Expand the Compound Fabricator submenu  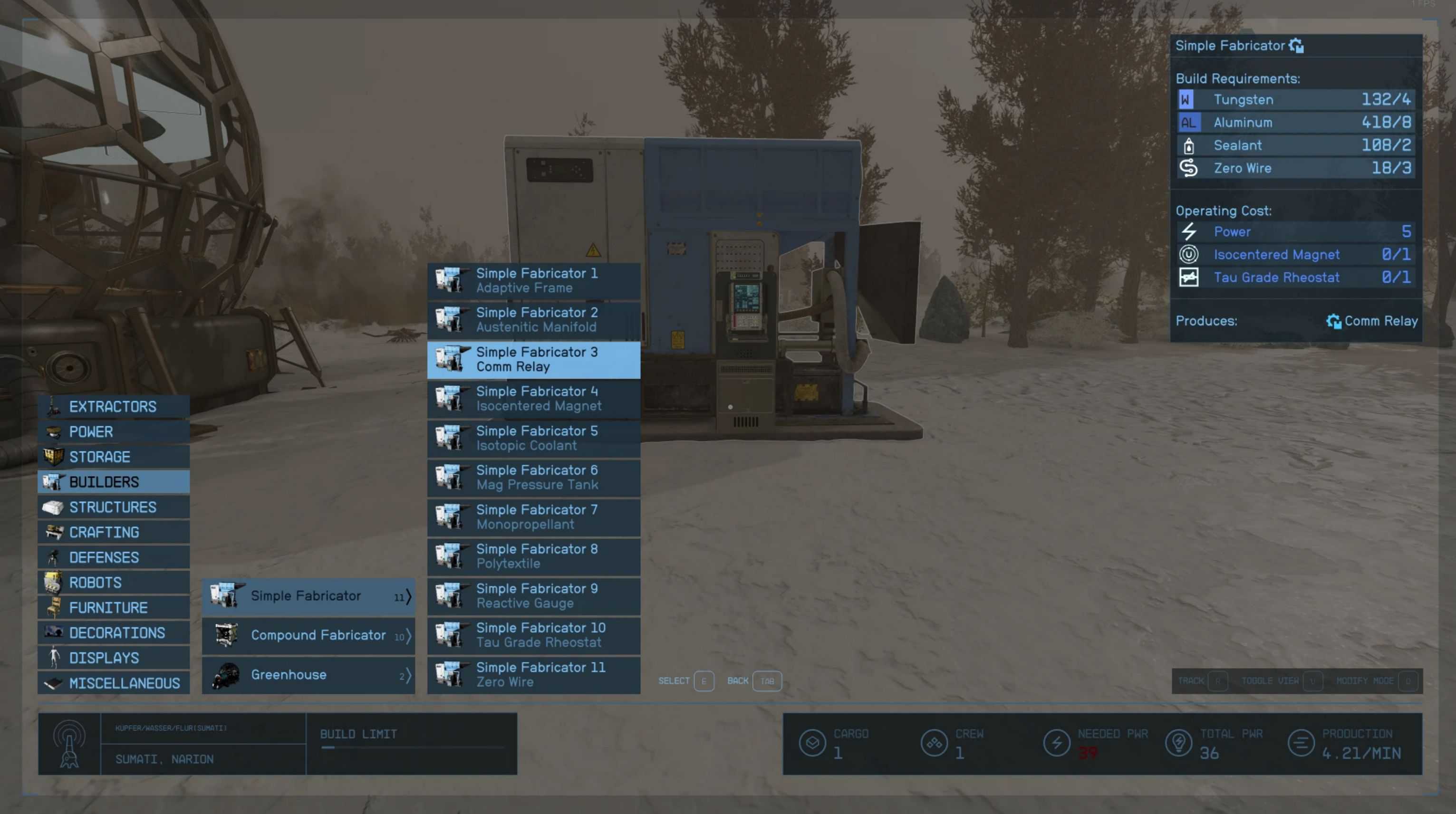coord(308,635)
